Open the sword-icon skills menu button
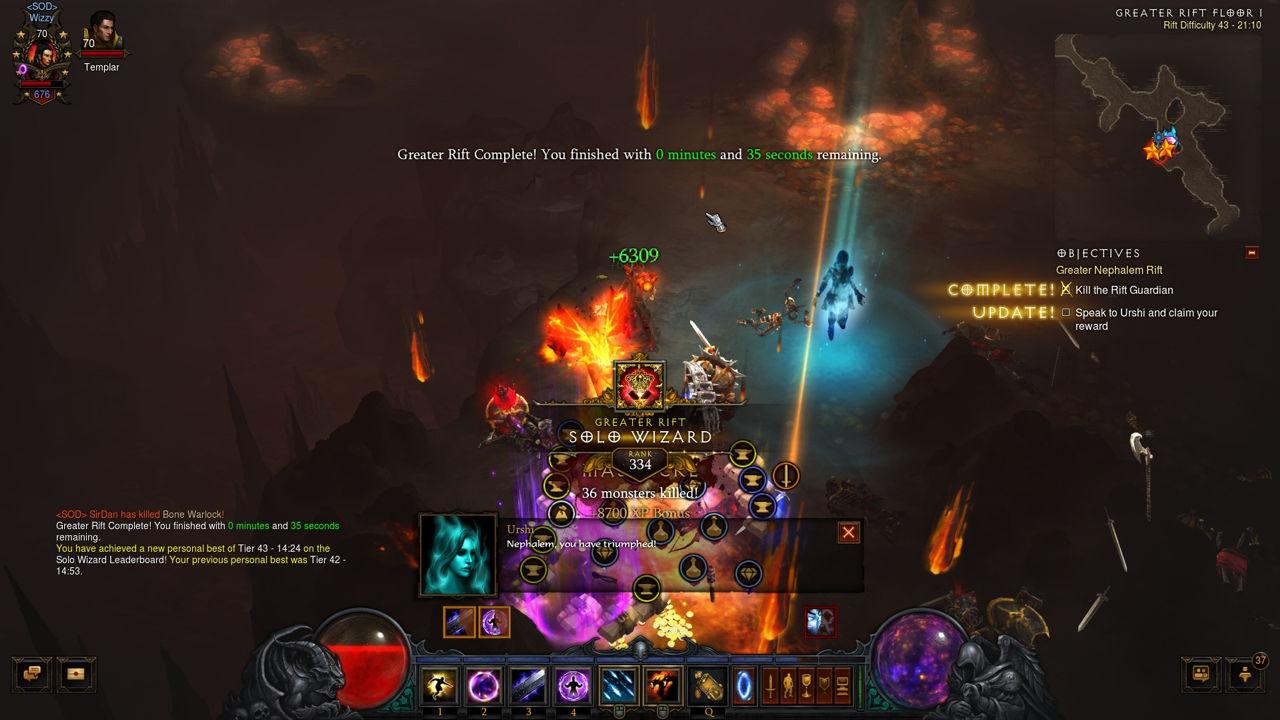 pos(771,686)
